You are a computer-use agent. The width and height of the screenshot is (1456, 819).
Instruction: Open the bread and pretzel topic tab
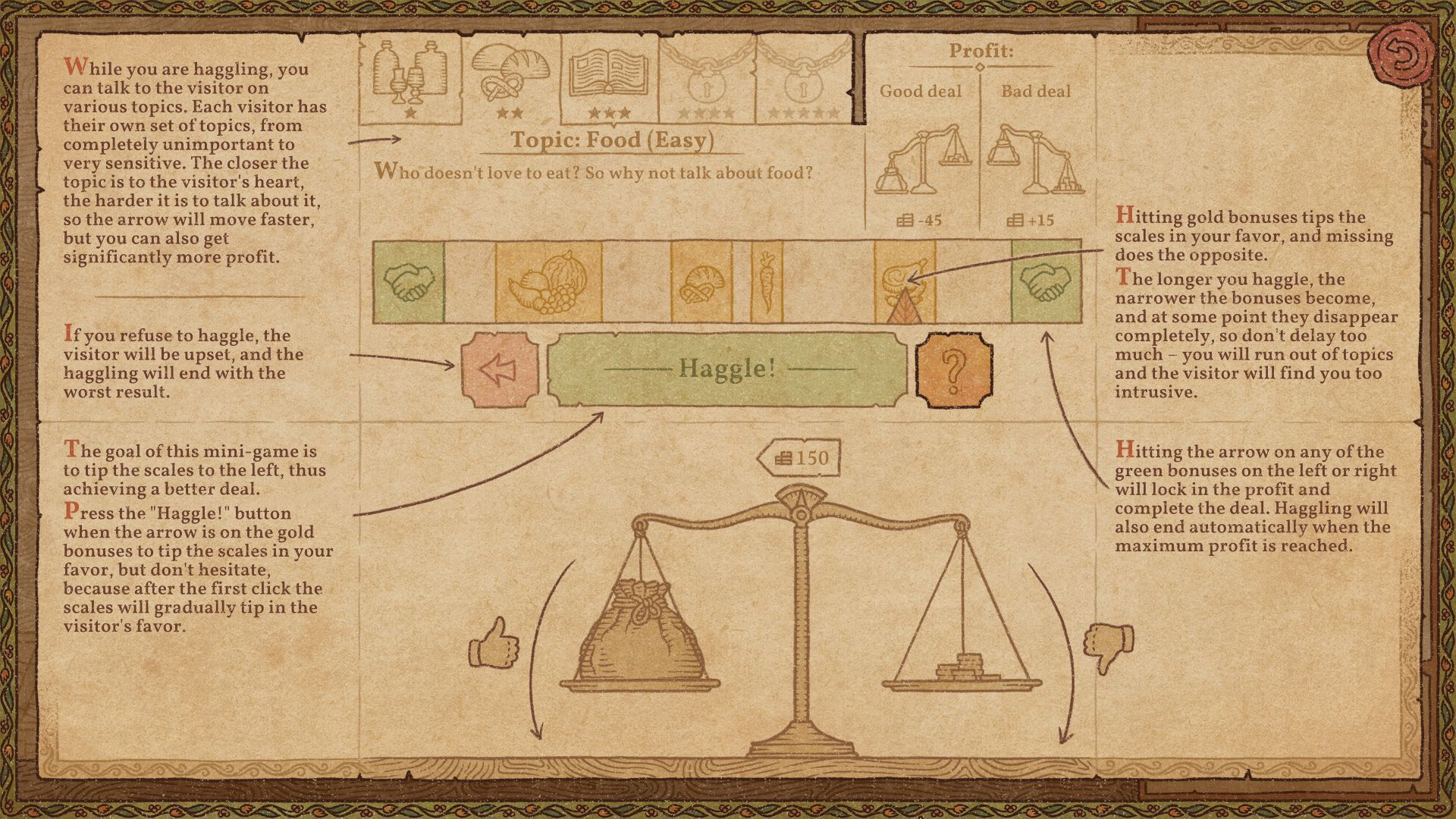[x=512, y=76]
